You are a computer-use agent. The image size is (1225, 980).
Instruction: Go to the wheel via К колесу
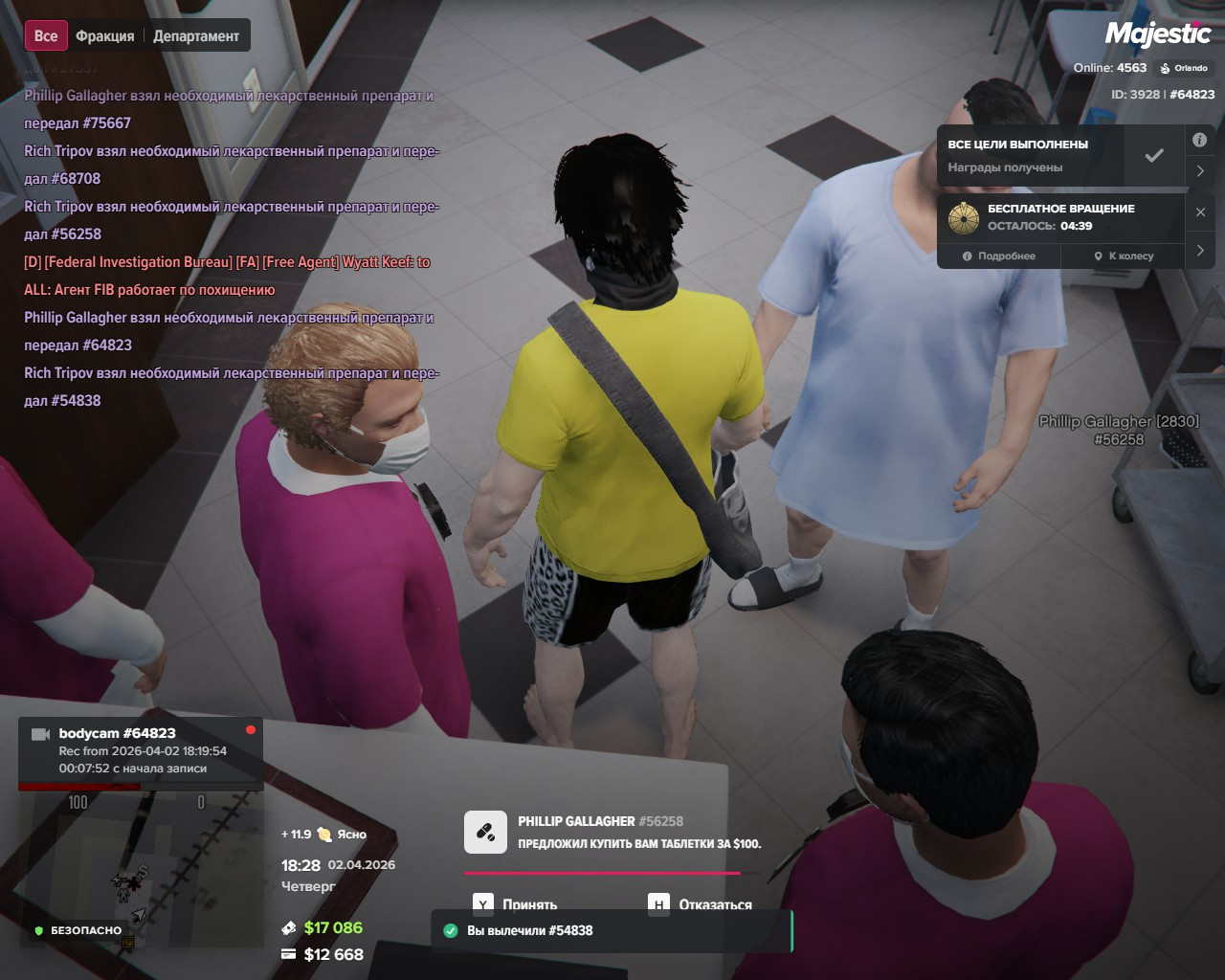click(x=1124, y=256)
